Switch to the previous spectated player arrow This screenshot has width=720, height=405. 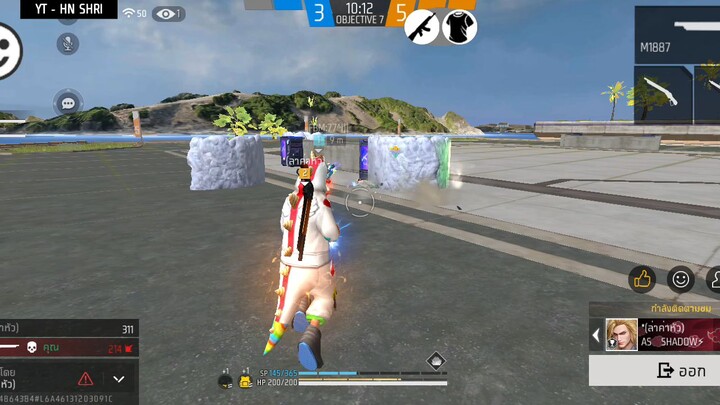point(597,335)
